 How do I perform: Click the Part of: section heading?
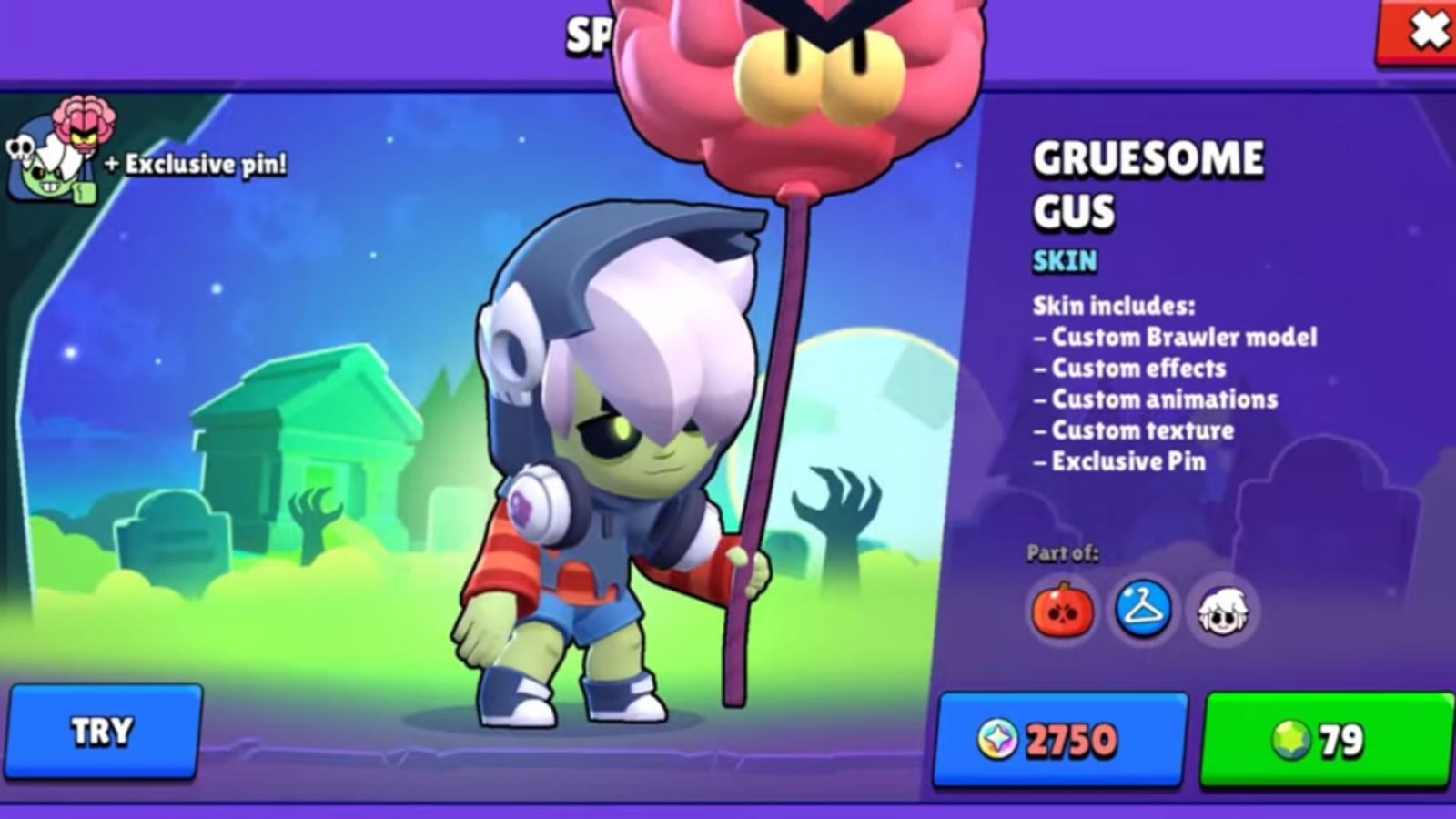(x=1062, y=552)
